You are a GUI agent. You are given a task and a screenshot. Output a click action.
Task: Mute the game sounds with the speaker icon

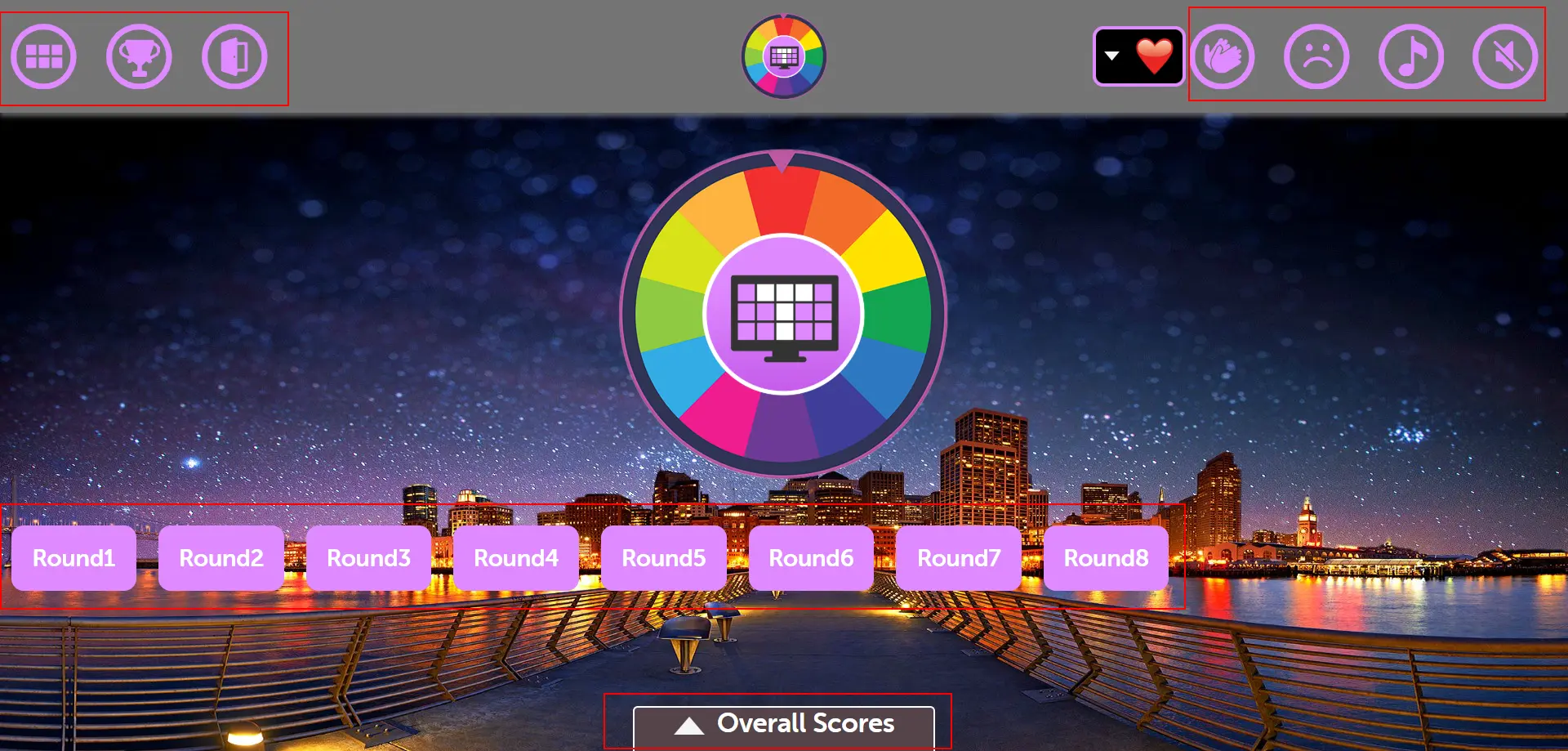[1507, 56]
